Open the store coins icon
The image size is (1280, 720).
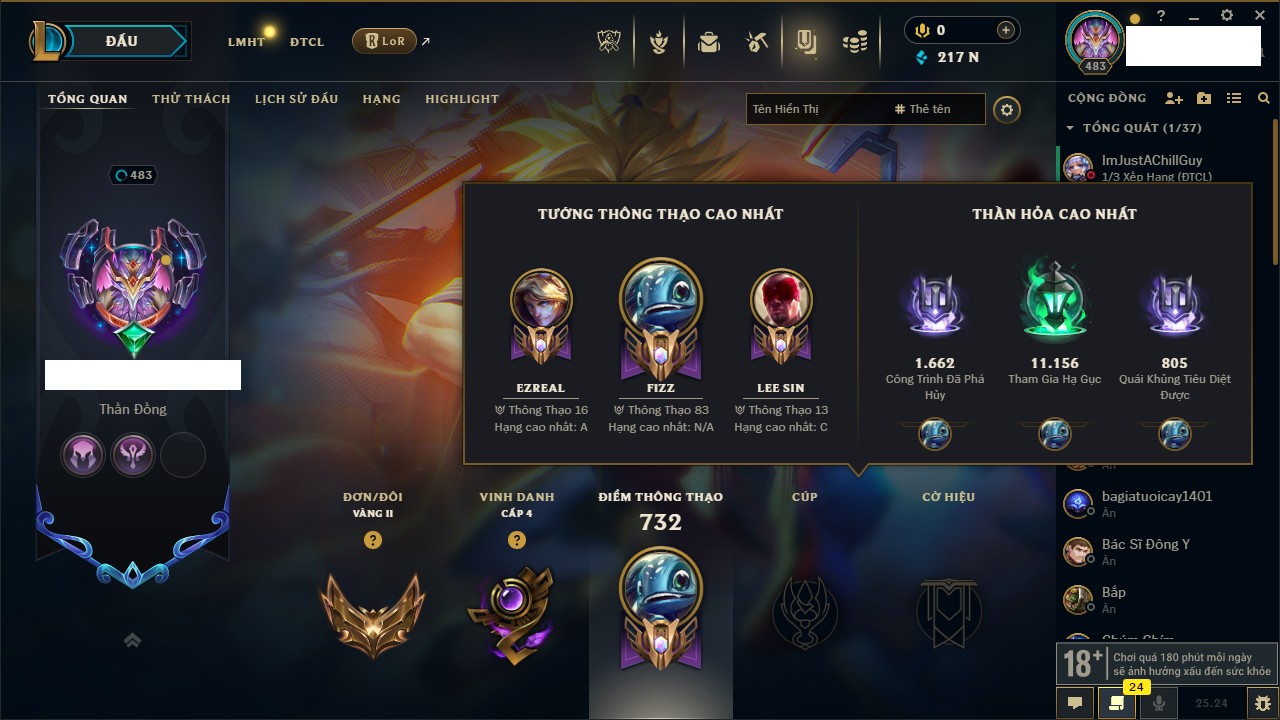click(x=854, y=42)
